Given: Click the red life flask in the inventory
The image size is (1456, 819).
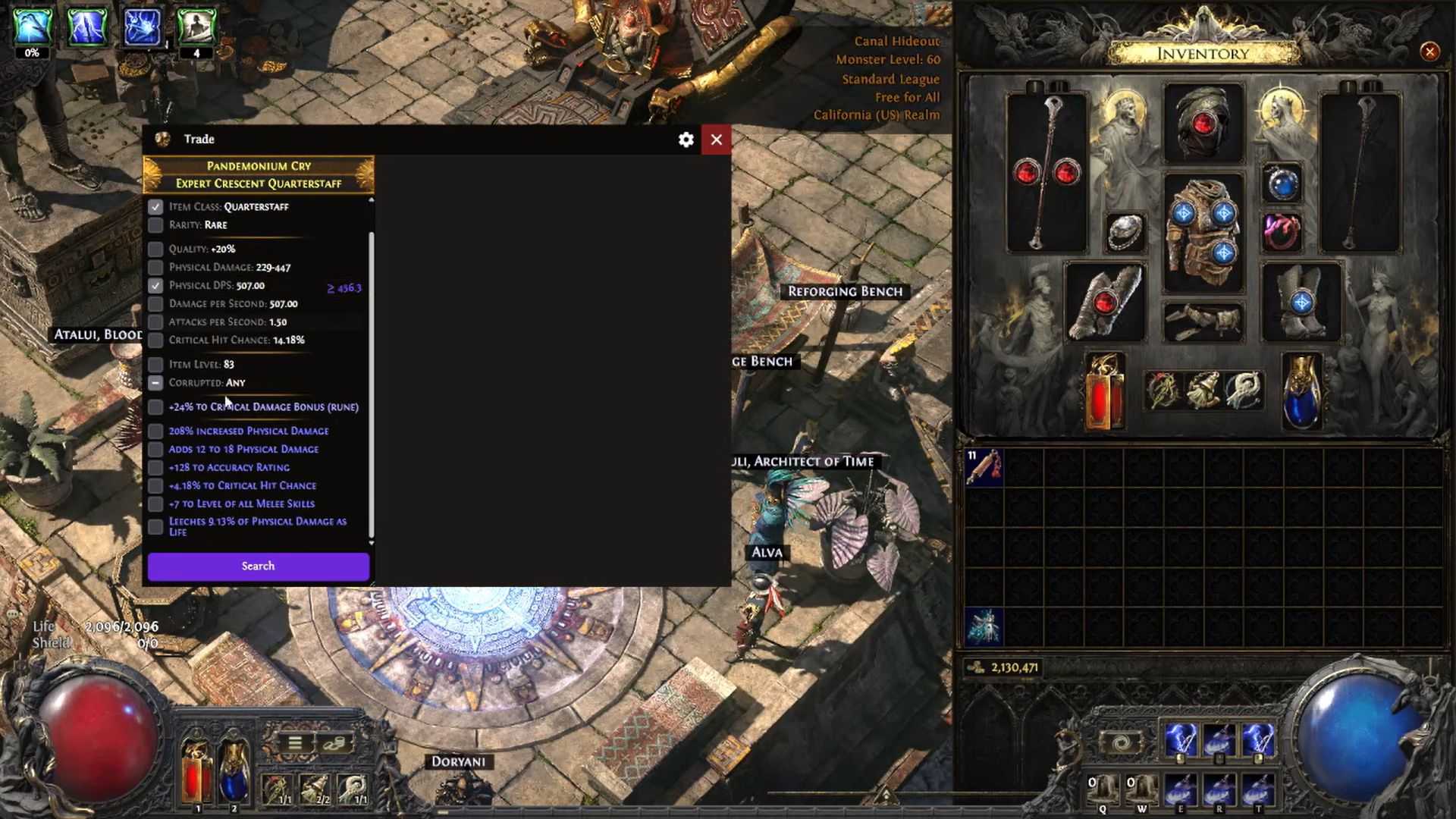Looking at the screenshot, I should coord(1103,391).
